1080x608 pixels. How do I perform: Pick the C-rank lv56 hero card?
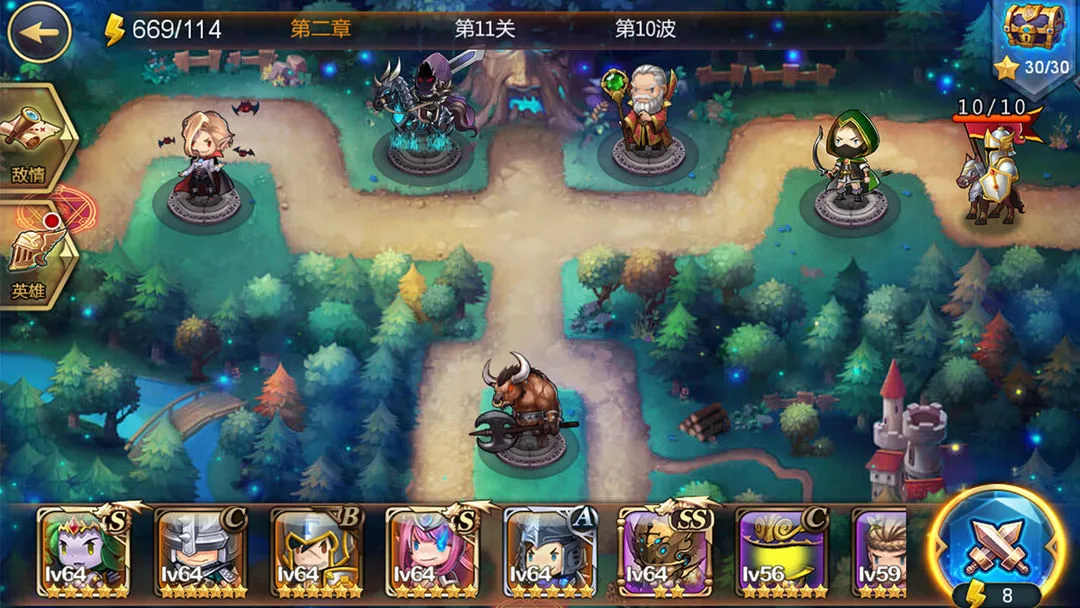pos(781,553)
